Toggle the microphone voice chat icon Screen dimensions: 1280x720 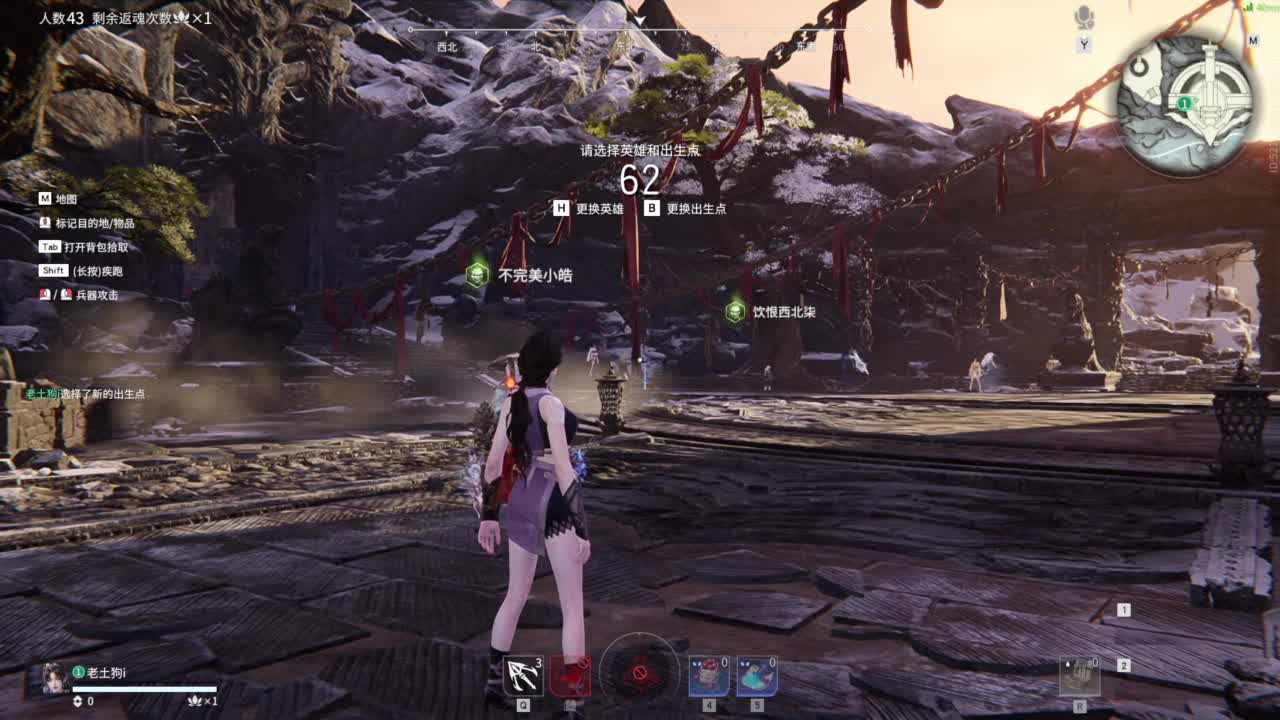coord(1084,17)
